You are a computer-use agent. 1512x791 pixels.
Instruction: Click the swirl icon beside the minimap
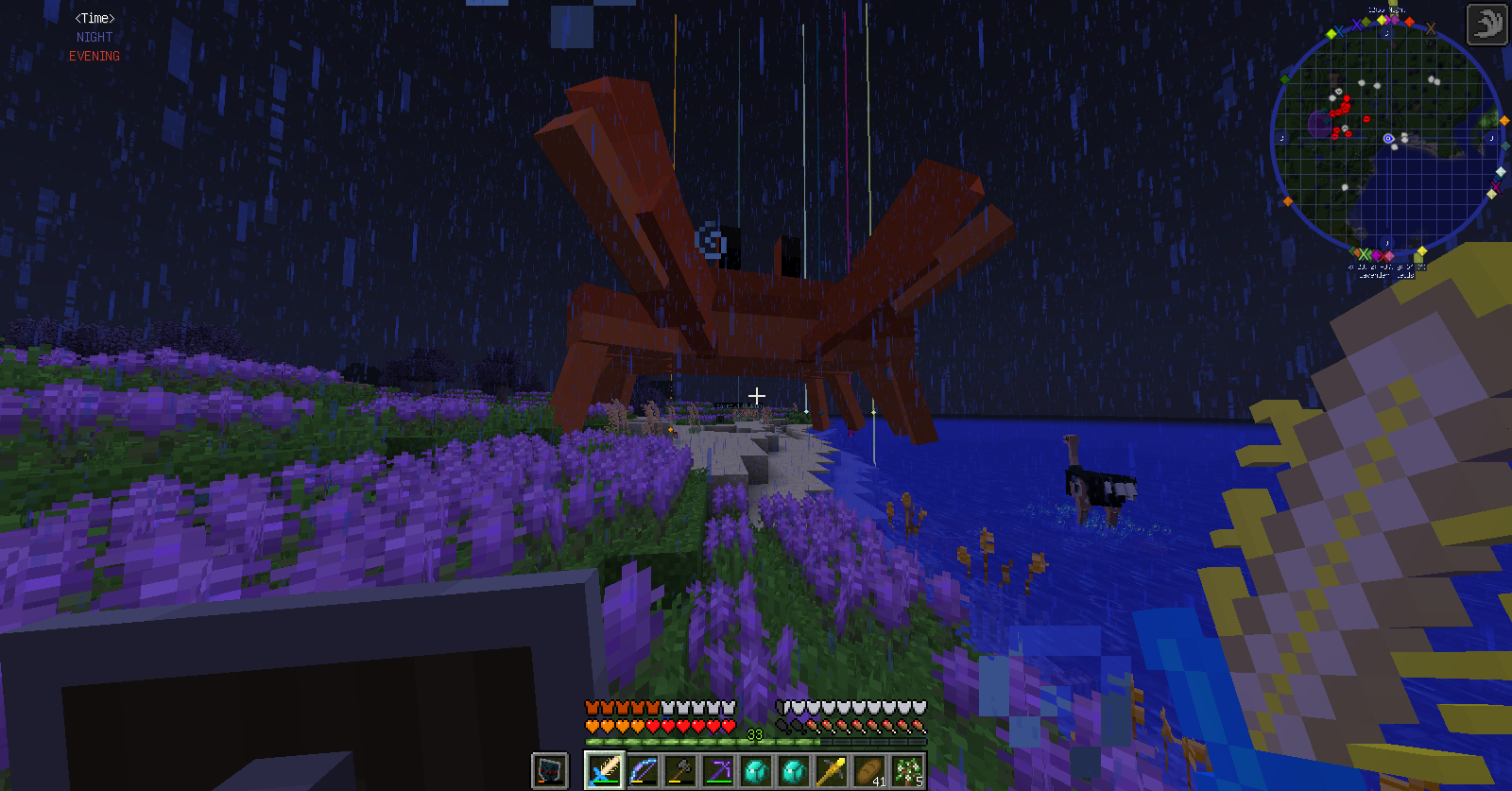pos(1486,24)
